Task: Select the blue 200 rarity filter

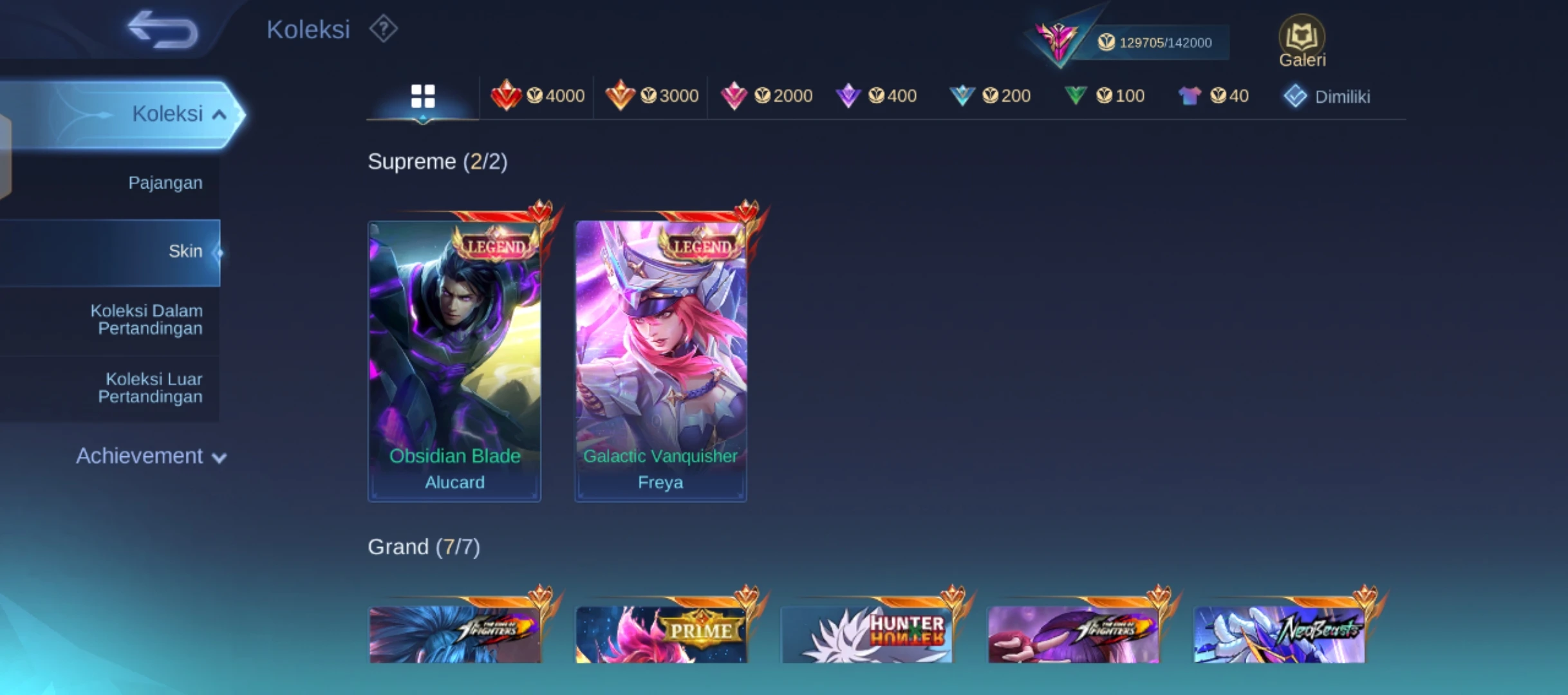Action: click(991, 95)
